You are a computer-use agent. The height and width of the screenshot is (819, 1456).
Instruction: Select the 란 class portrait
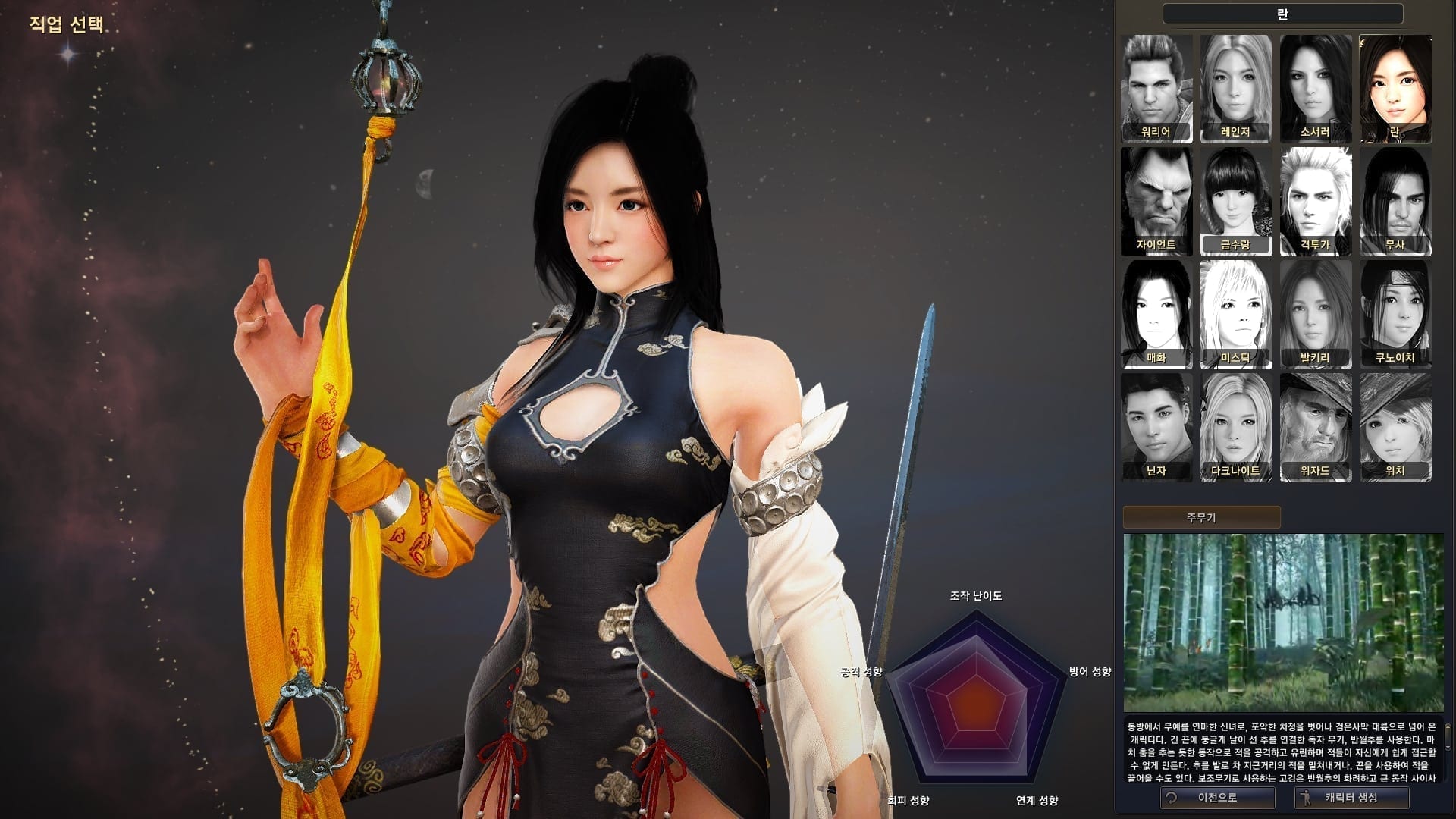(1395, 88)
